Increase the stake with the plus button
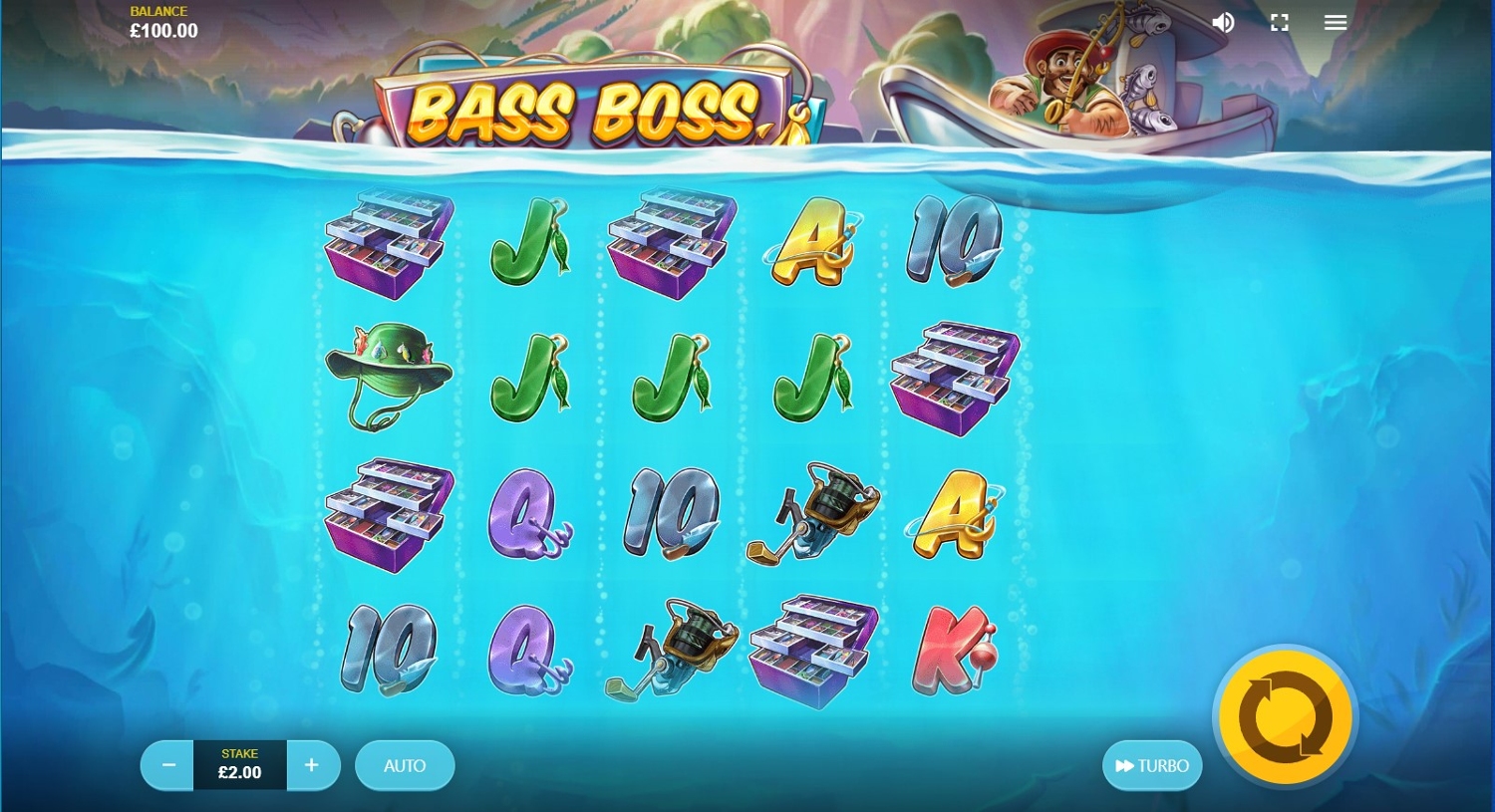1495x812 pixels. click(x=312, y=765)
